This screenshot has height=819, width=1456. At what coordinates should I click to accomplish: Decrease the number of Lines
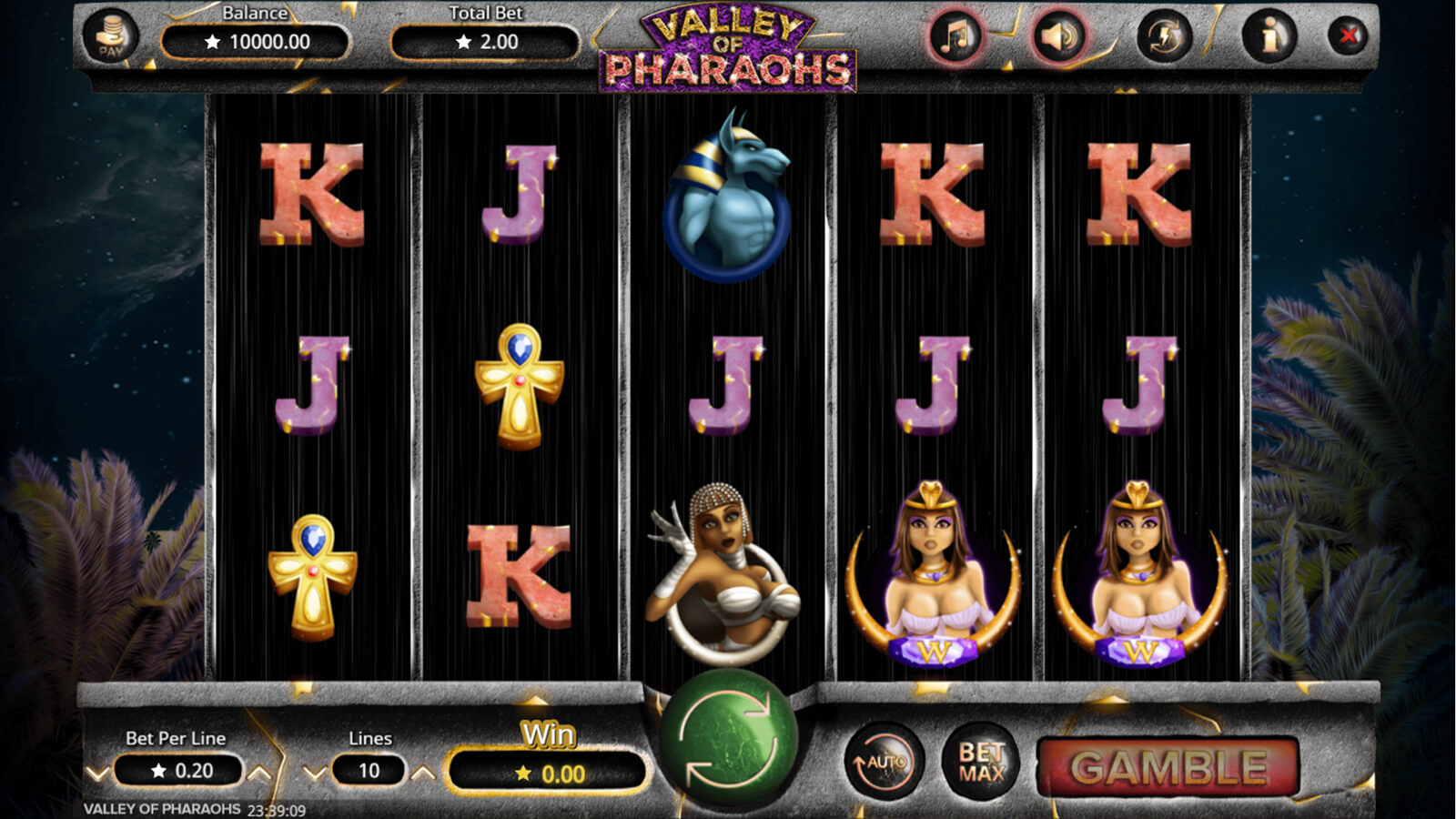point(314,773)
